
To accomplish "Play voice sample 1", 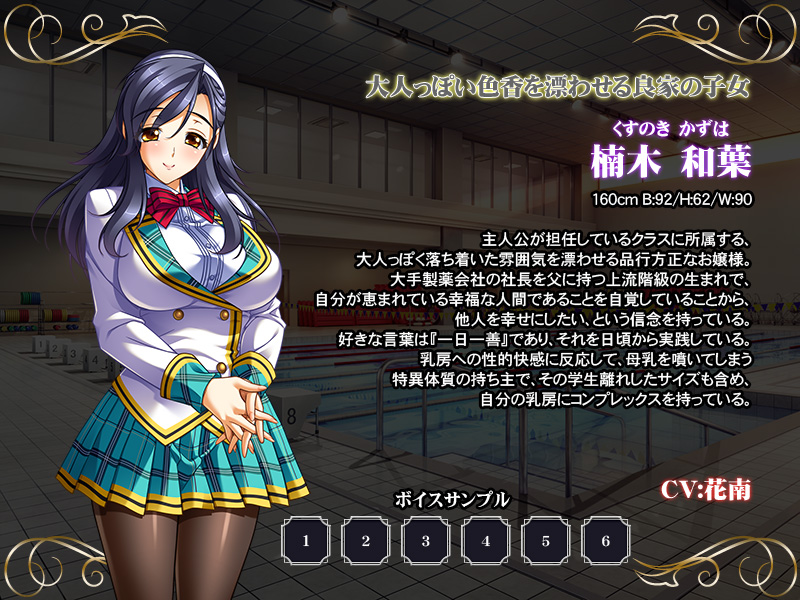I will (306, 541).
